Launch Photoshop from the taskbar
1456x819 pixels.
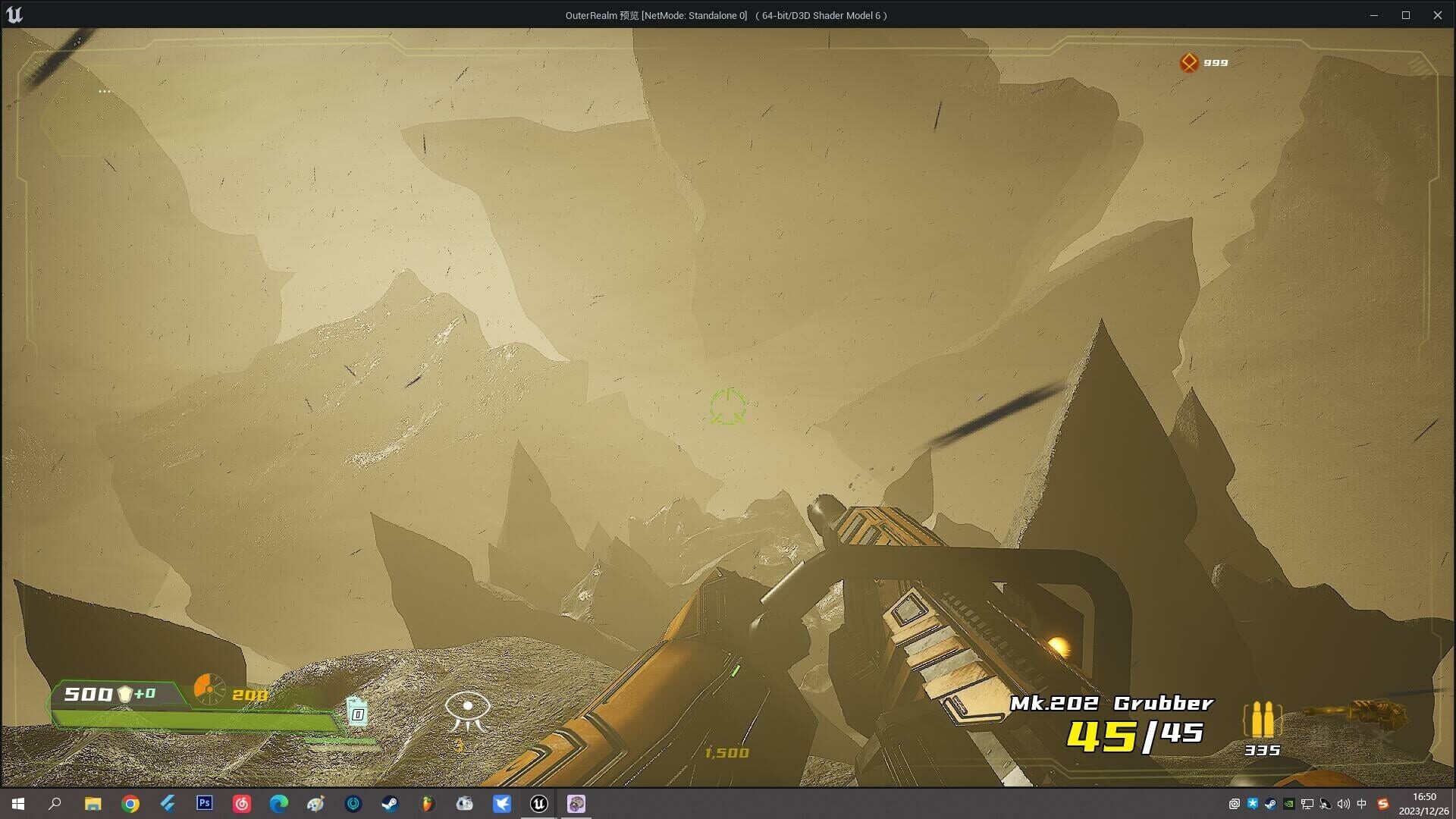pyautogui.click(x=204, y=804)
